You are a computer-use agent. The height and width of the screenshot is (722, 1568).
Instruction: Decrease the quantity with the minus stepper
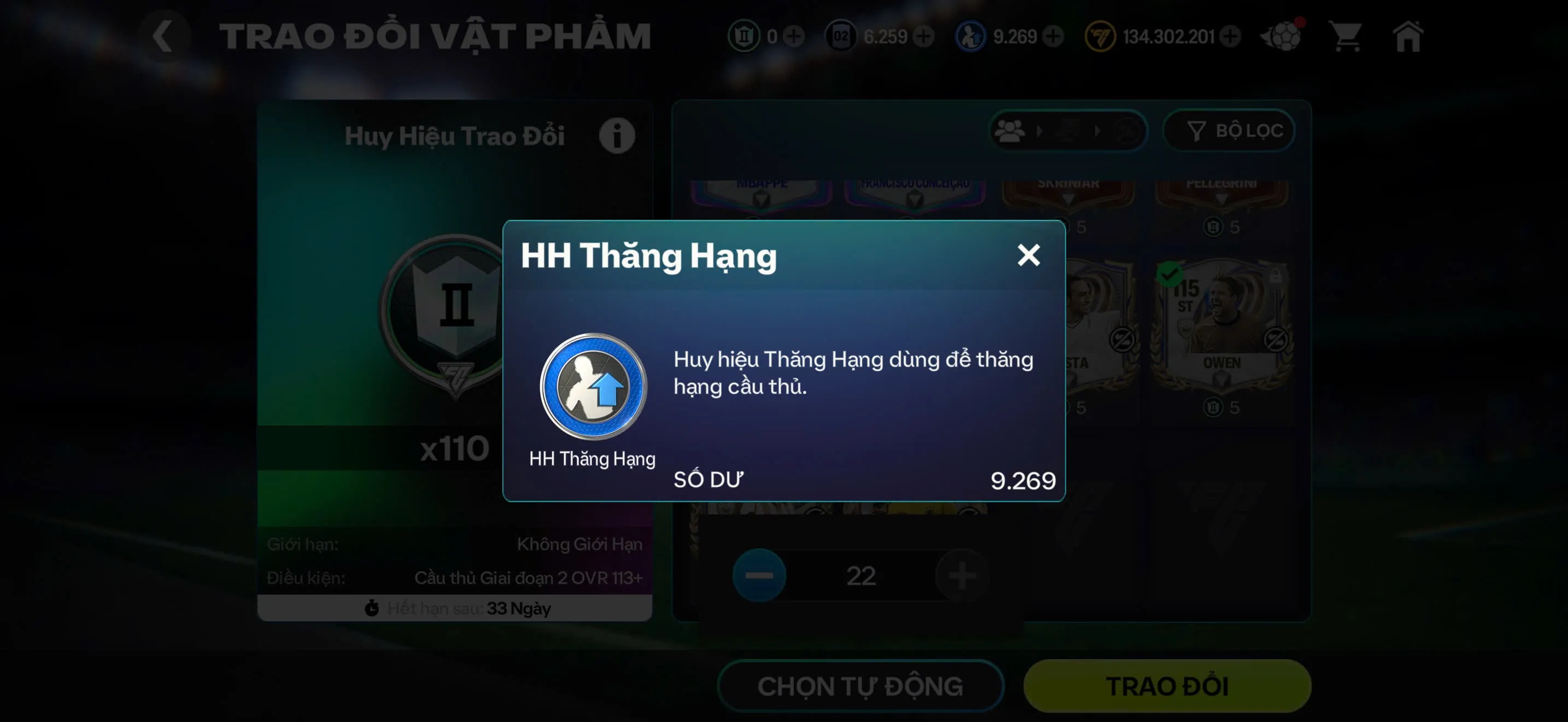click(758, 575)
